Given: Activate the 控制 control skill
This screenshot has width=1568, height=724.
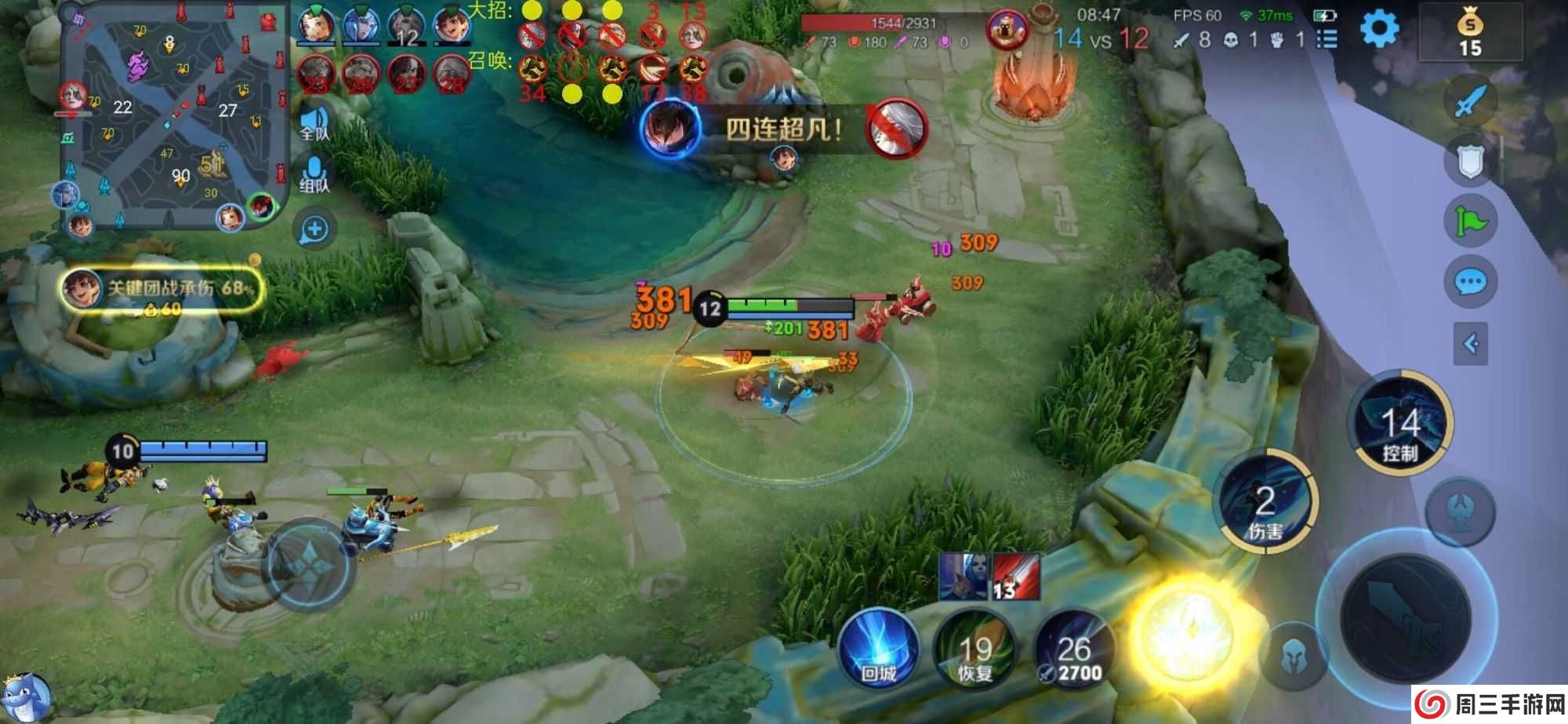Looking at the screenshot, I should point(1401,424).
